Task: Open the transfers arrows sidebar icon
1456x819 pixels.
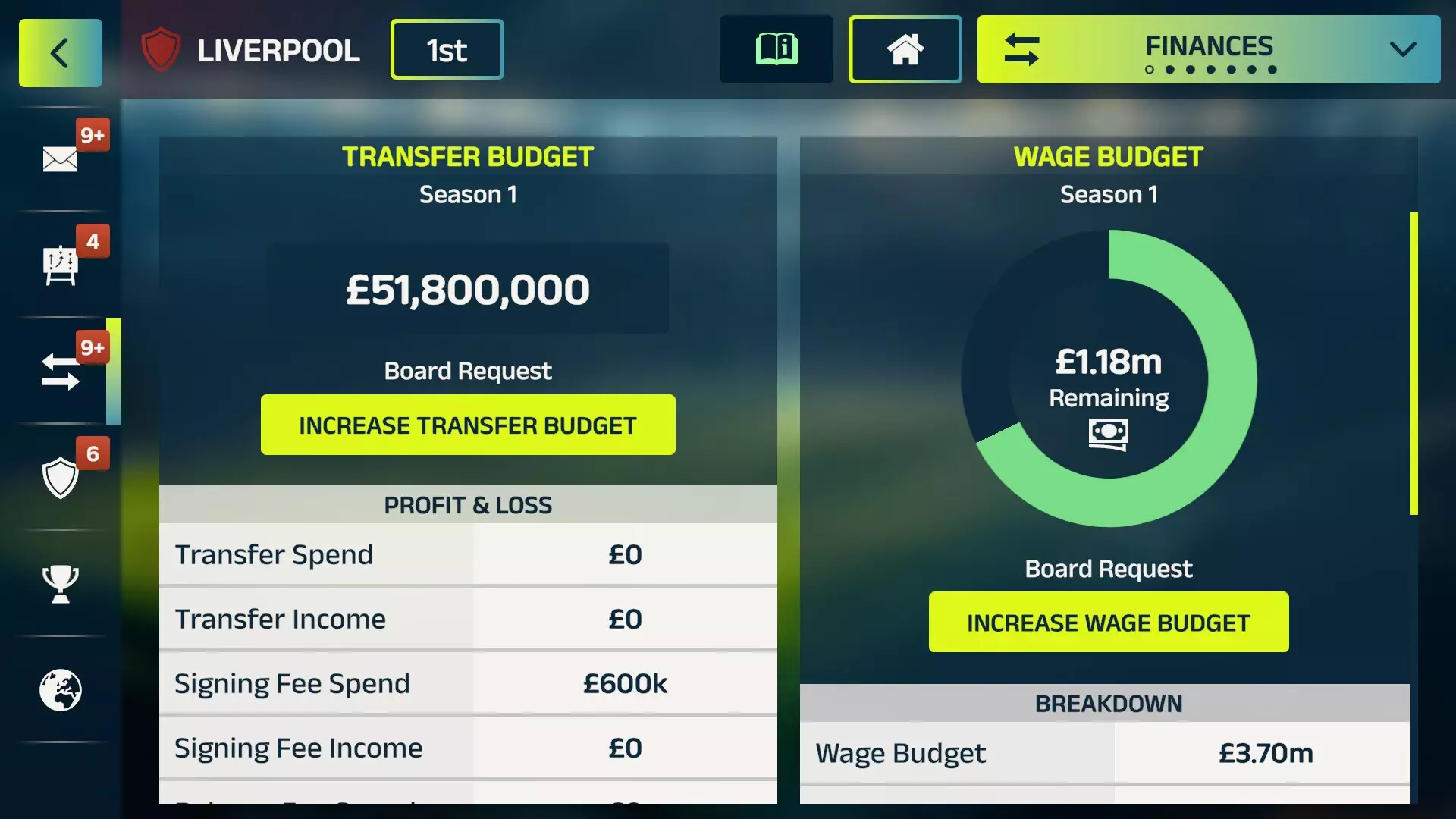Action: click(59, 372)
